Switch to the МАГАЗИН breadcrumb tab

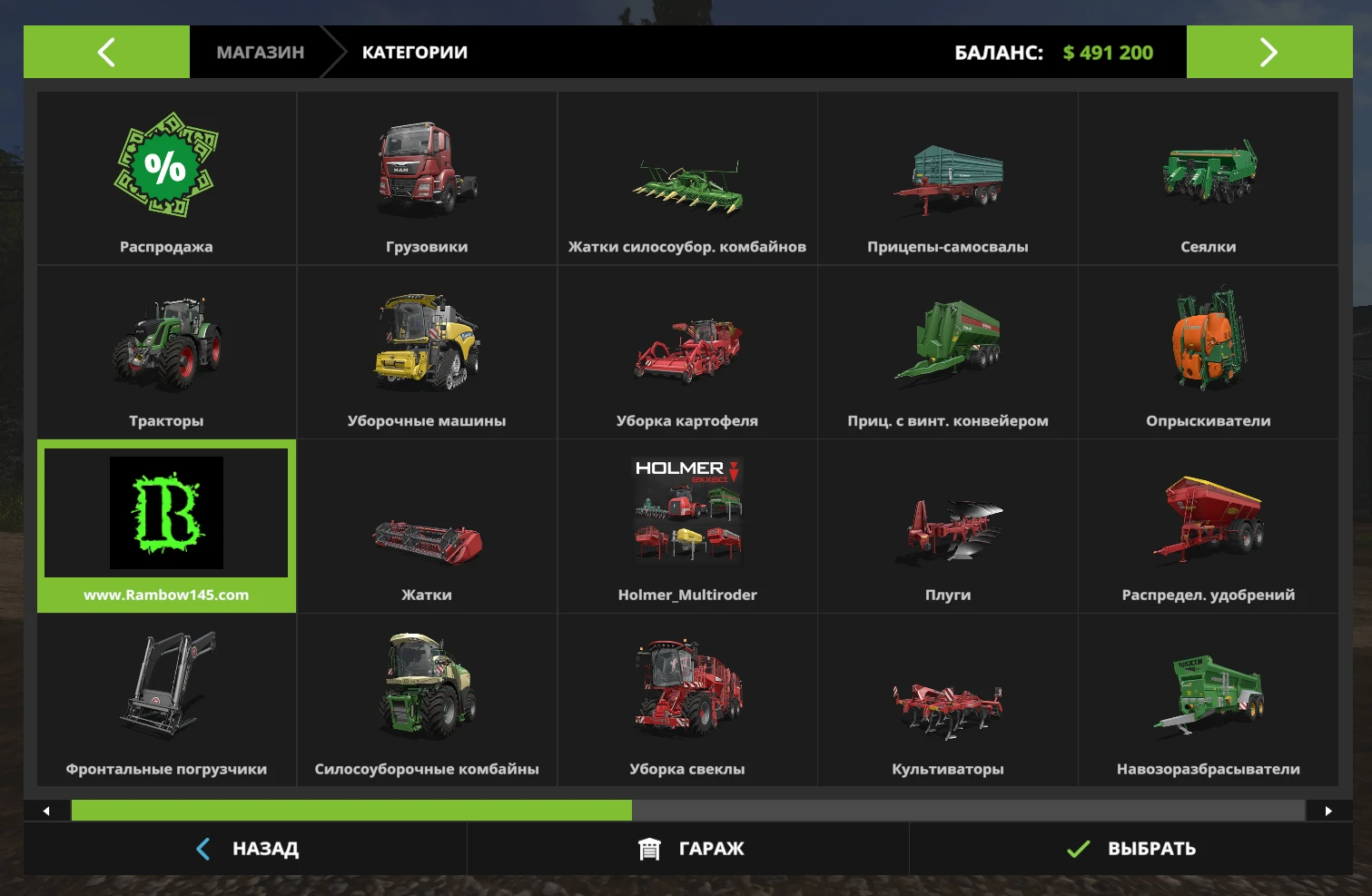(x=259, y=52)
